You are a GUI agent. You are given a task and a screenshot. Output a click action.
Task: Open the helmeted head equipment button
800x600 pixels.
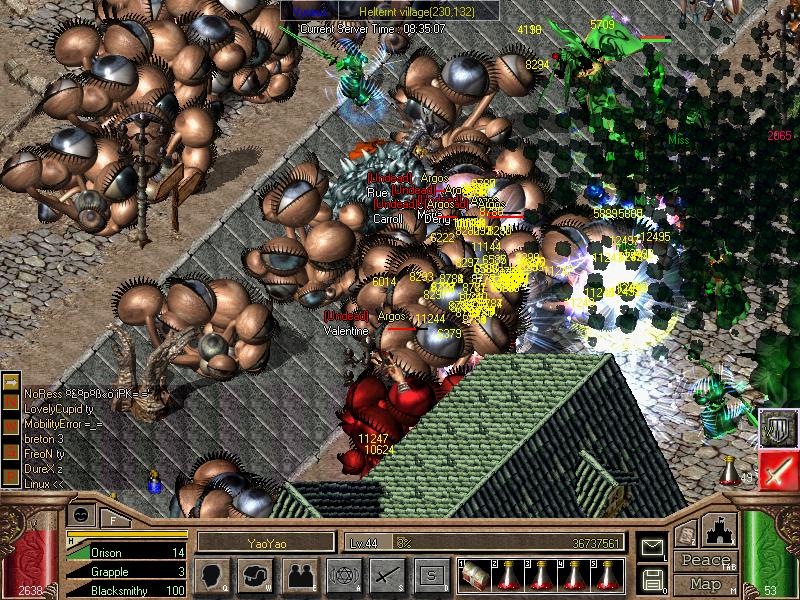coord(256,575)
